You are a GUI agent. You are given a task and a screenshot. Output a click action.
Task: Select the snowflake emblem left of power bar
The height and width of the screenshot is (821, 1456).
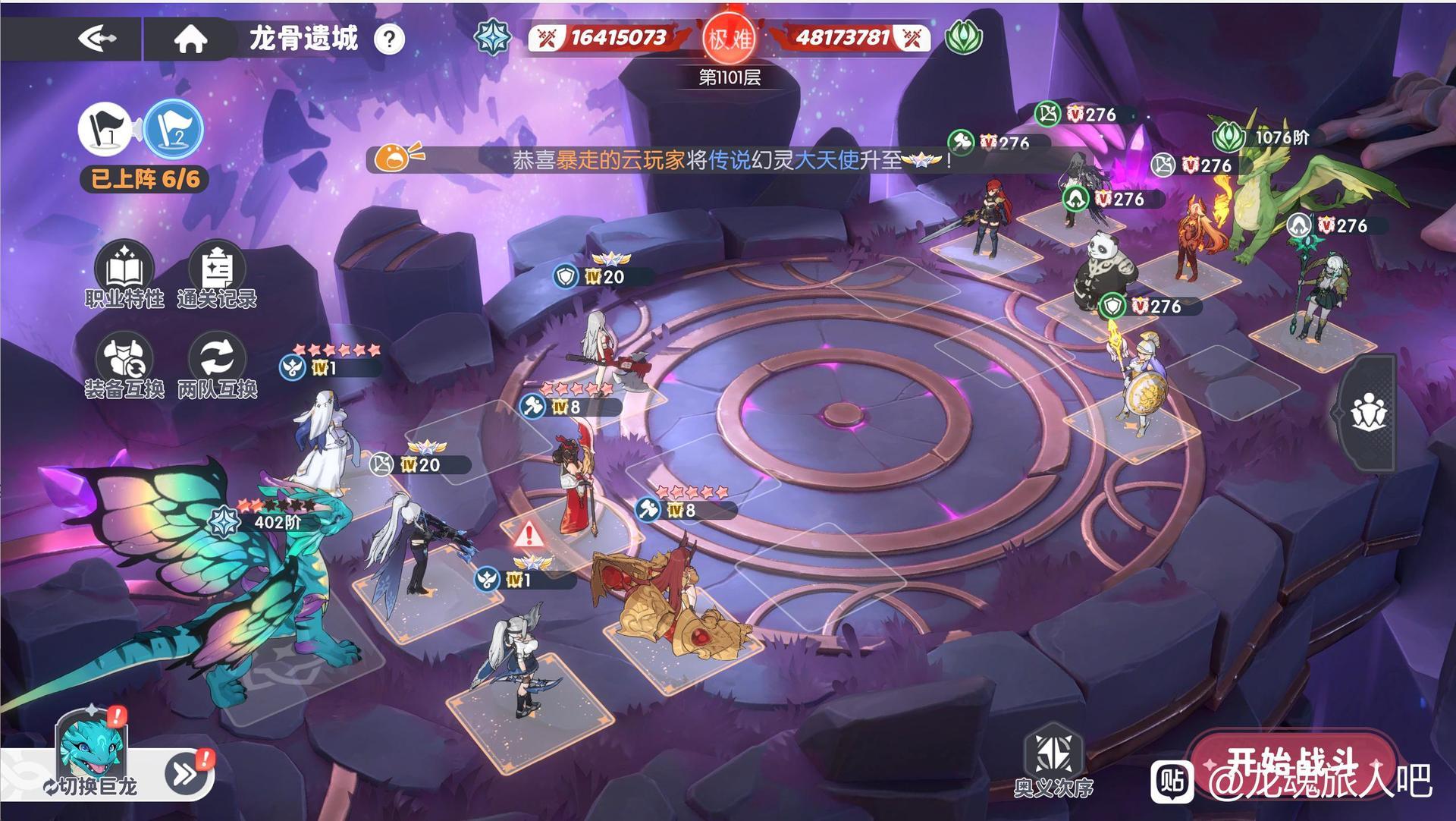pyautogui.click(x=494, y=38)
